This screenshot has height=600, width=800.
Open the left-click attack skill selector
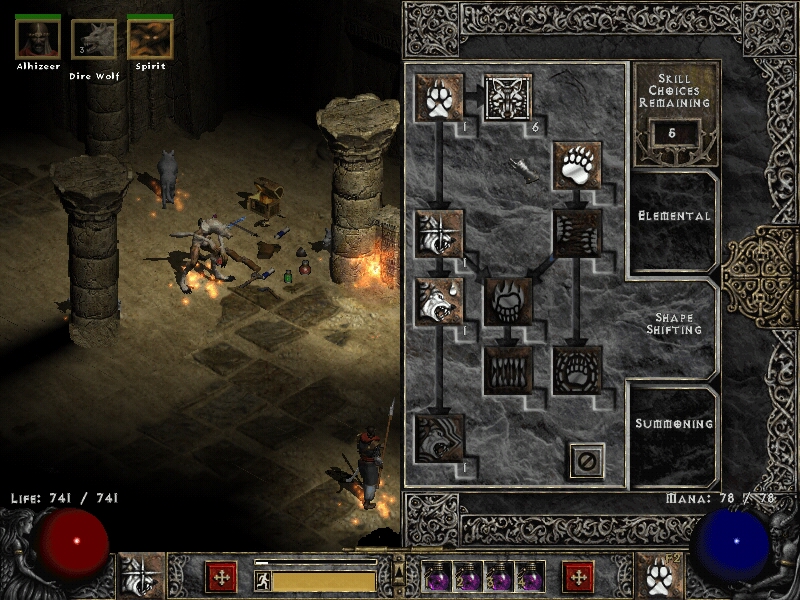pos(140,577)
